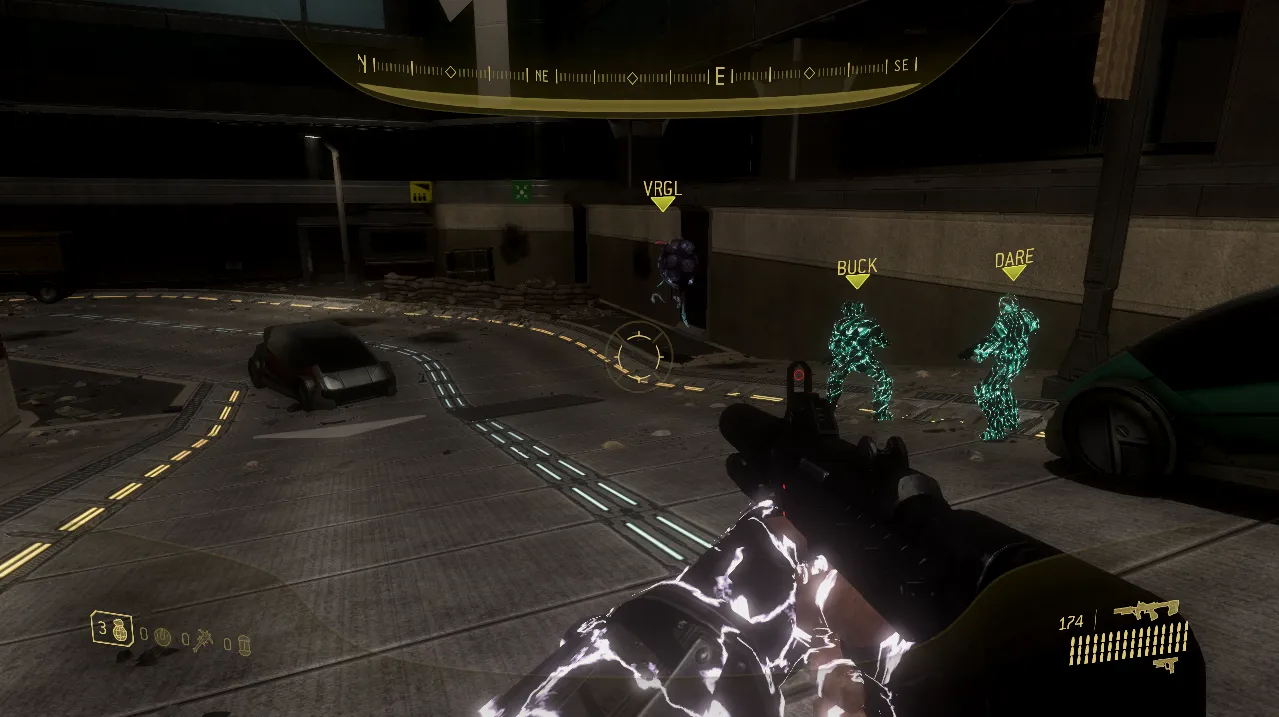Switch to the secondary pistol icon
This screenshot has height=717, width=1279.
click(1165, 663)
